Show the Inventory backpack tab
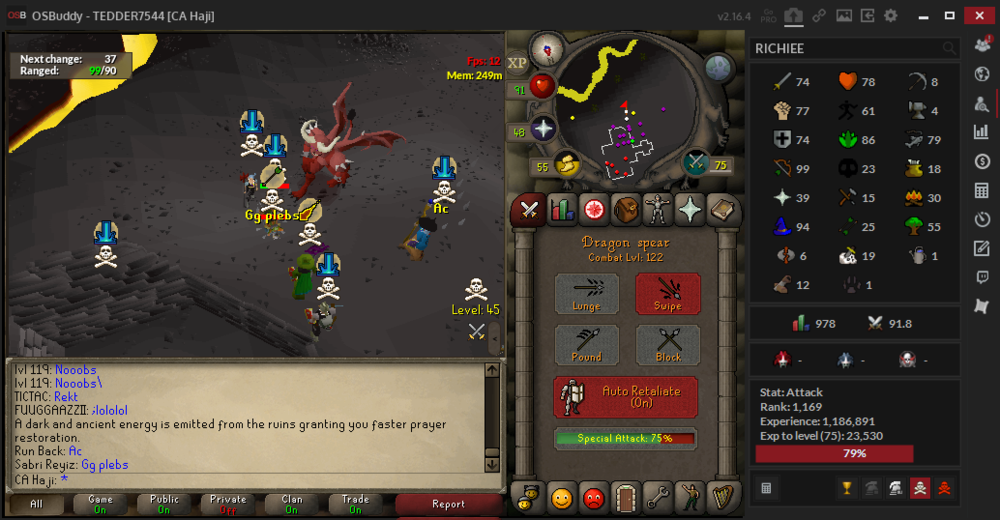This screenshot has height=520, width=1000. click(x=626, y=210)
